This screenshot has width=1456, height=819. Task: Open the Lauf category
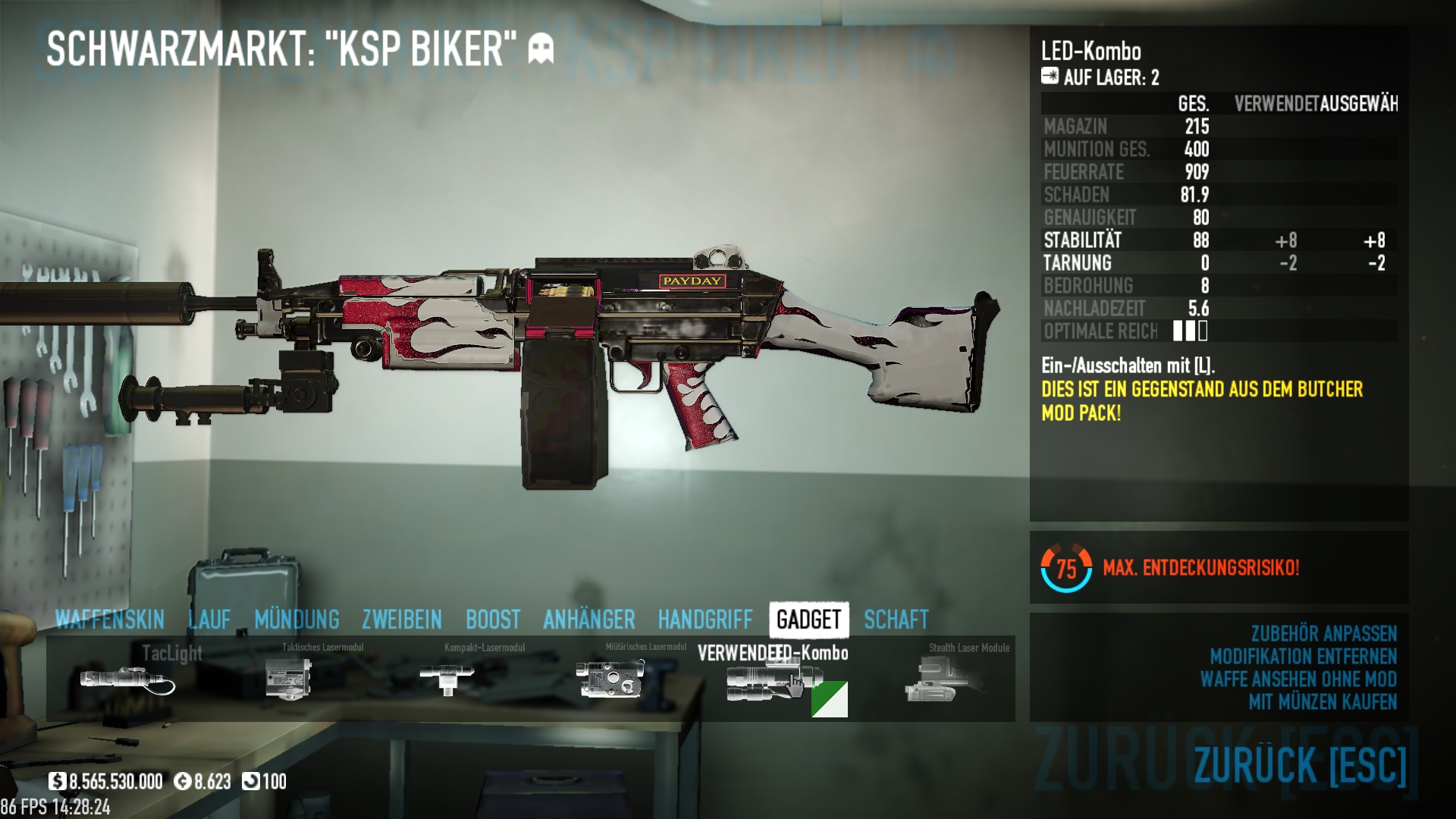209,620
